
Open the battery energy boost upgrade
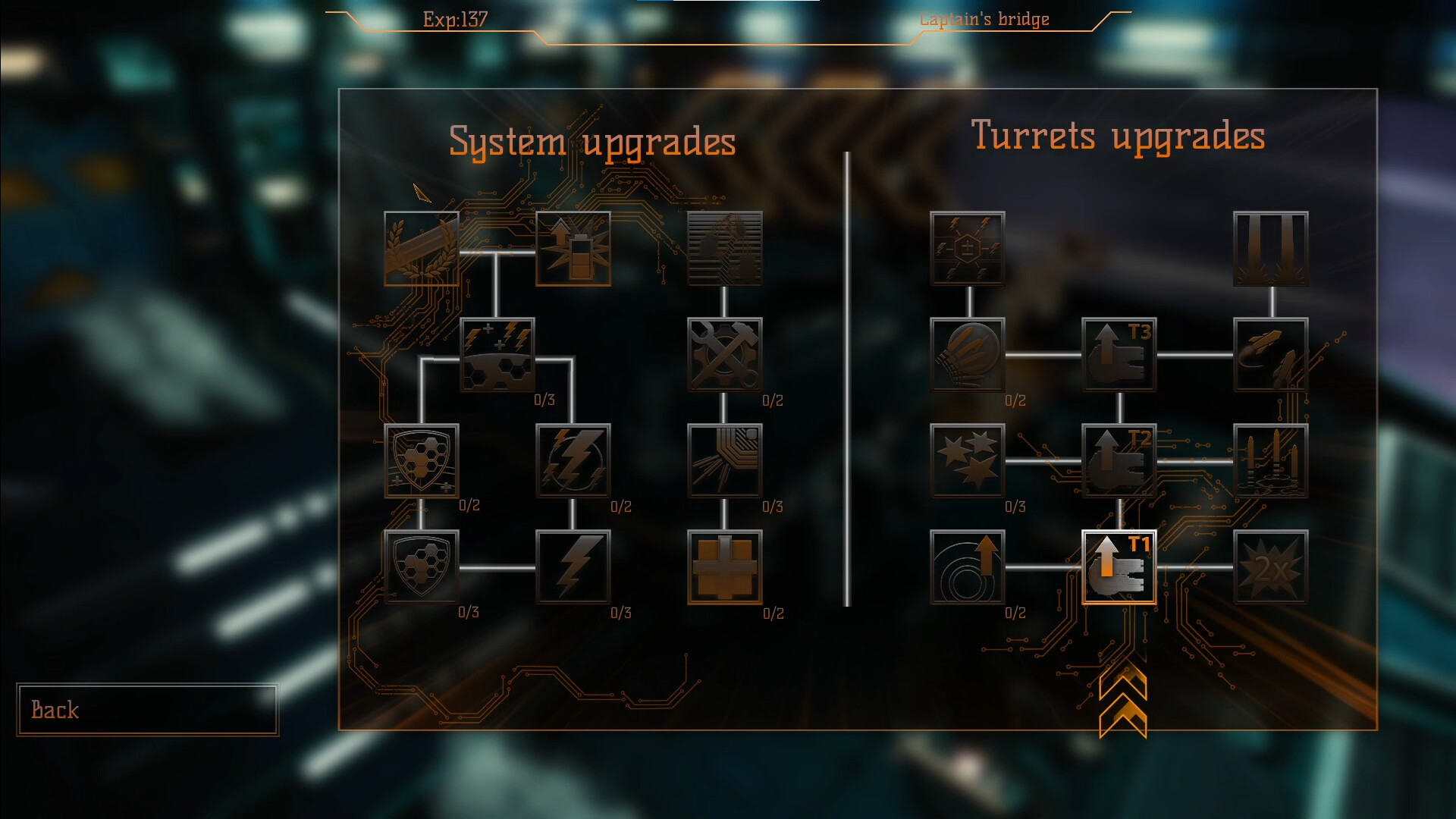point(573,249)
